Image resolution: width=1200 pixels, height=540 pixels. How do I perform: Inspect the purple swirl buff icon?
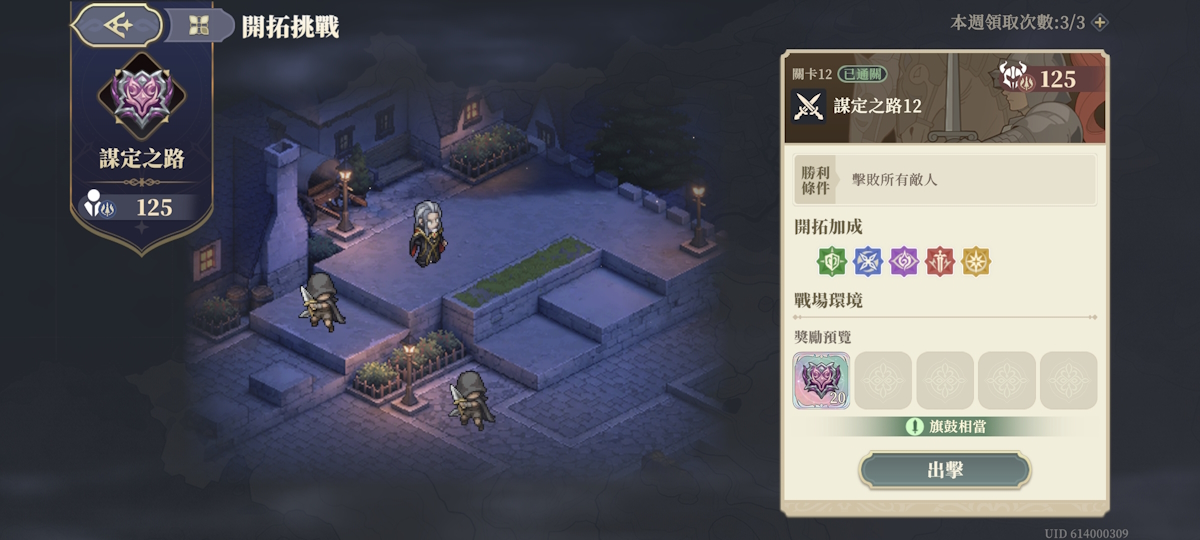(904, 262)
